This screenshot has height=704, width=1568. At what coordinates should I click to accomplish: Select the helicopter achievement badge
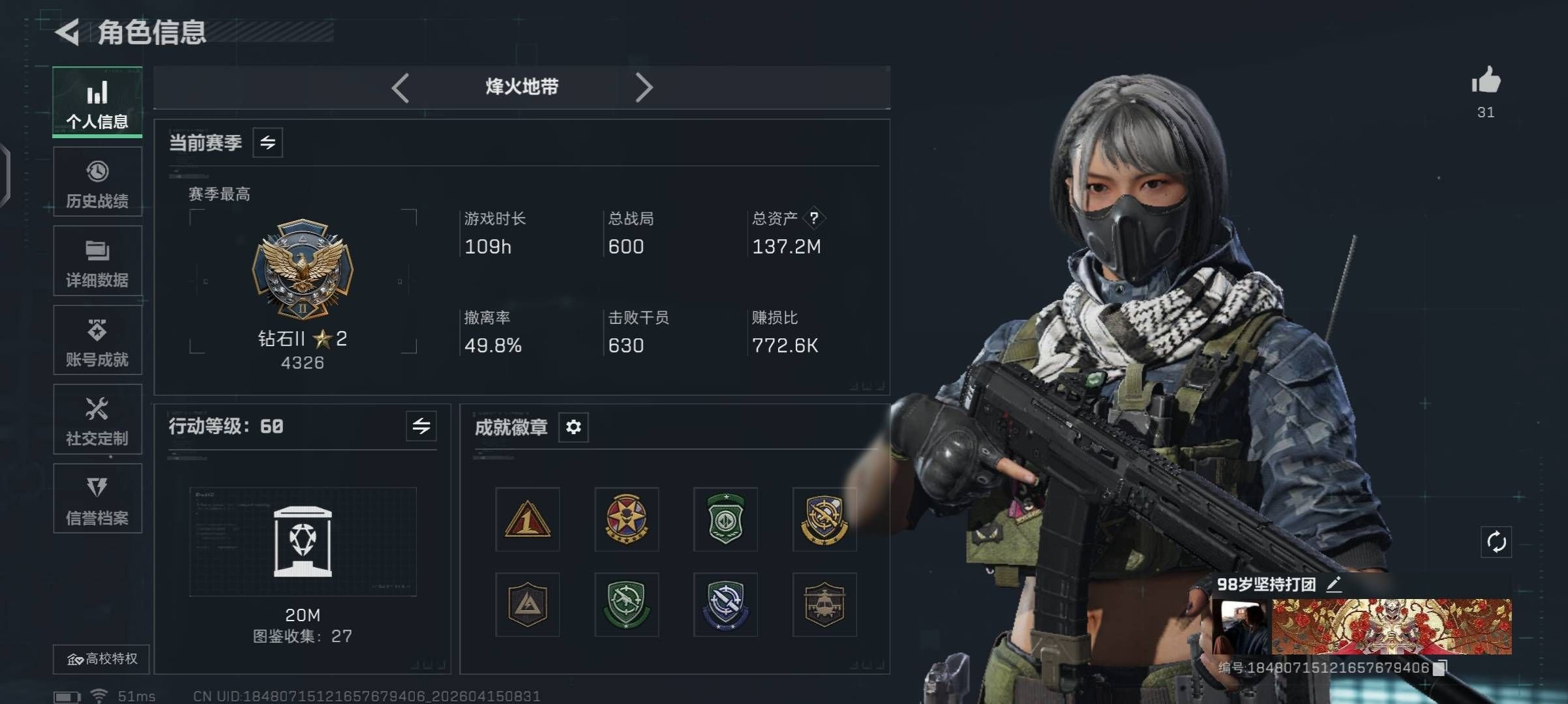coord(824,605)
